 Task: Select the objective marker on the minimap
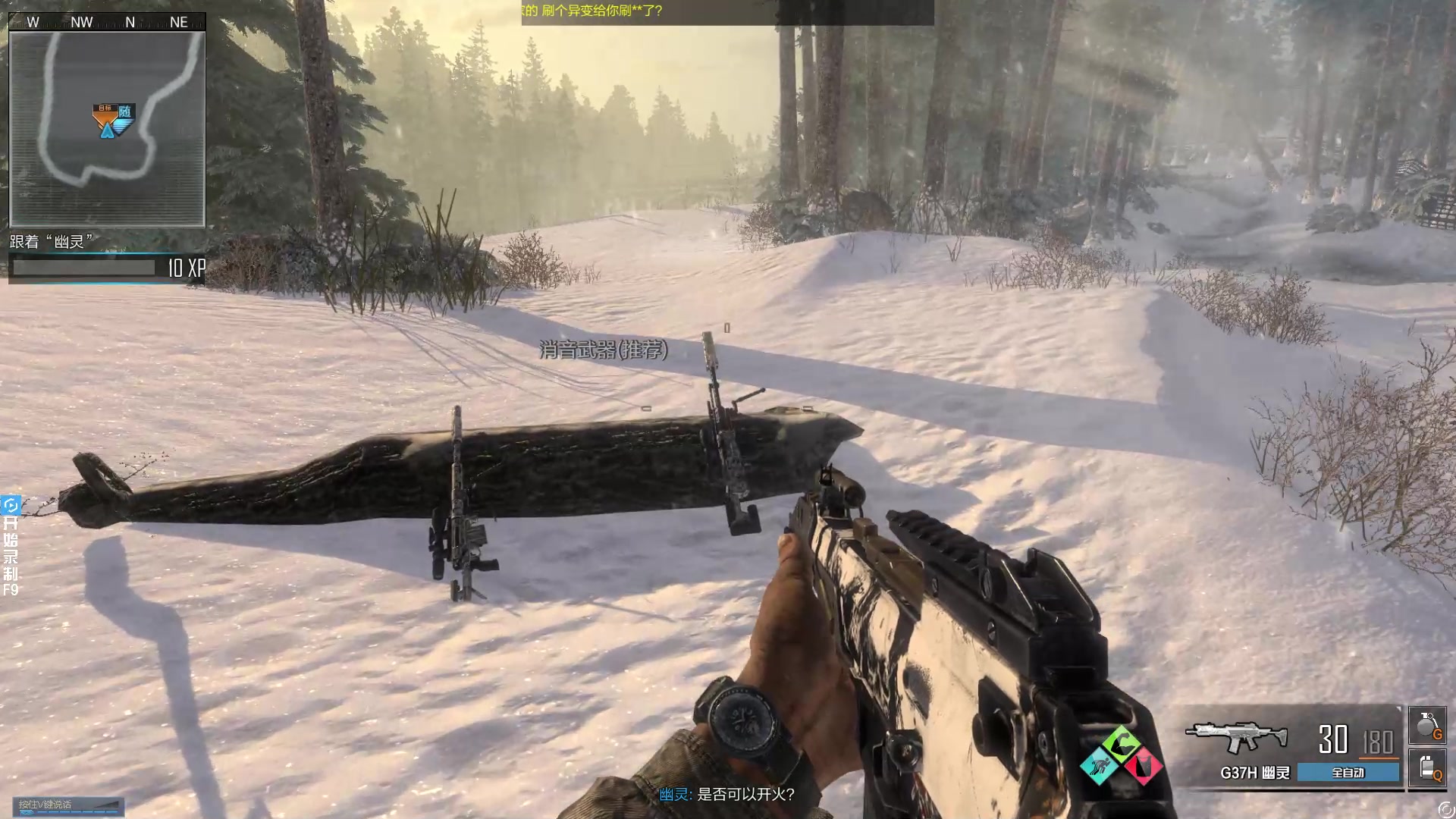[x=112, y=120]
